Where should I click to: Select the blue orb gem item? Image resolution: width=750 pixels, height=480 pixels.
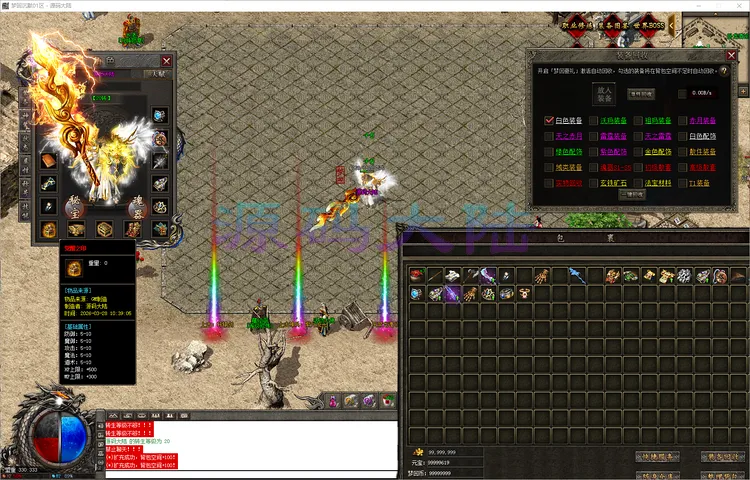(x=417, y=294)
